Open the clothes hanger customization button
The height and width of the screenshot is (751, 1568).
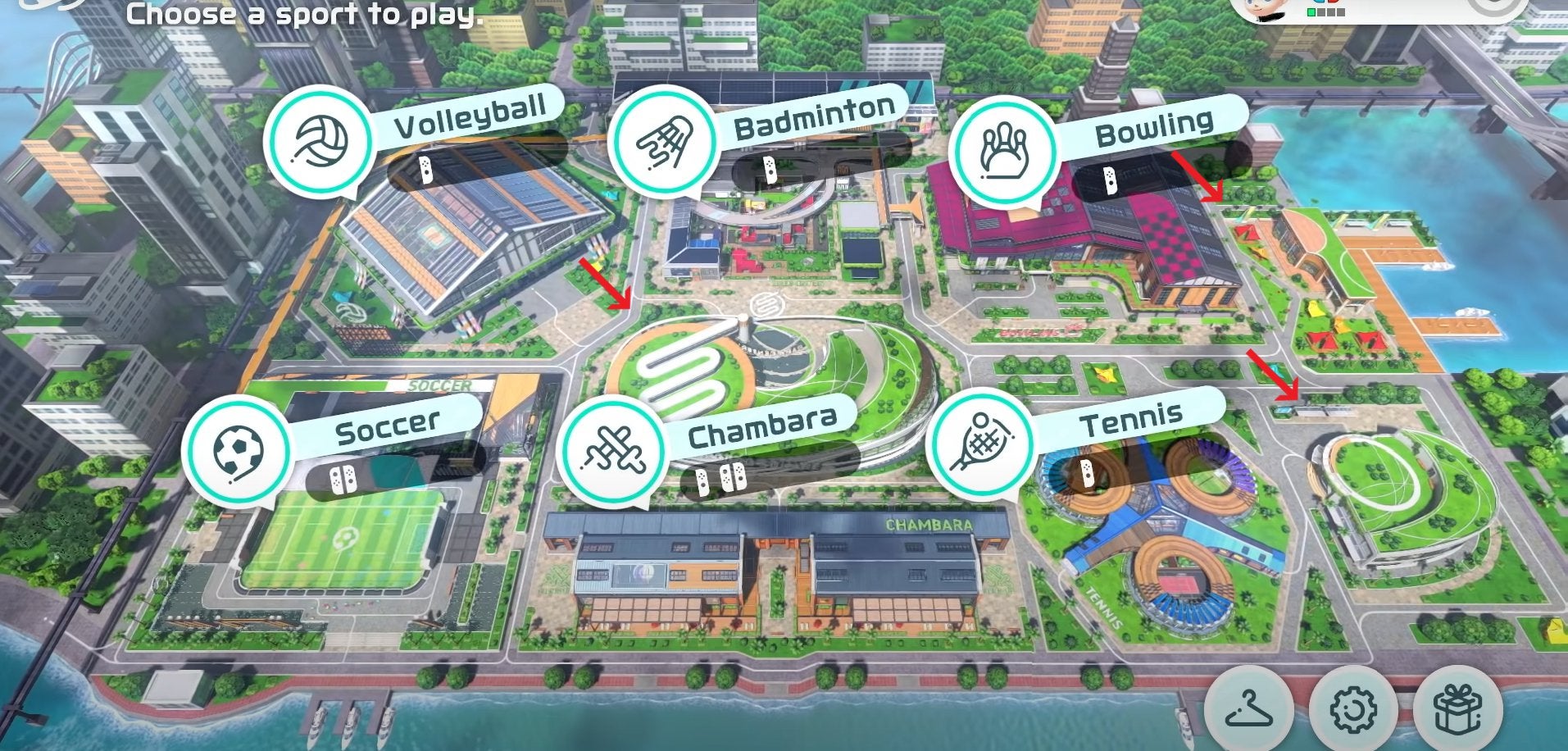[x=1247, y=708]
